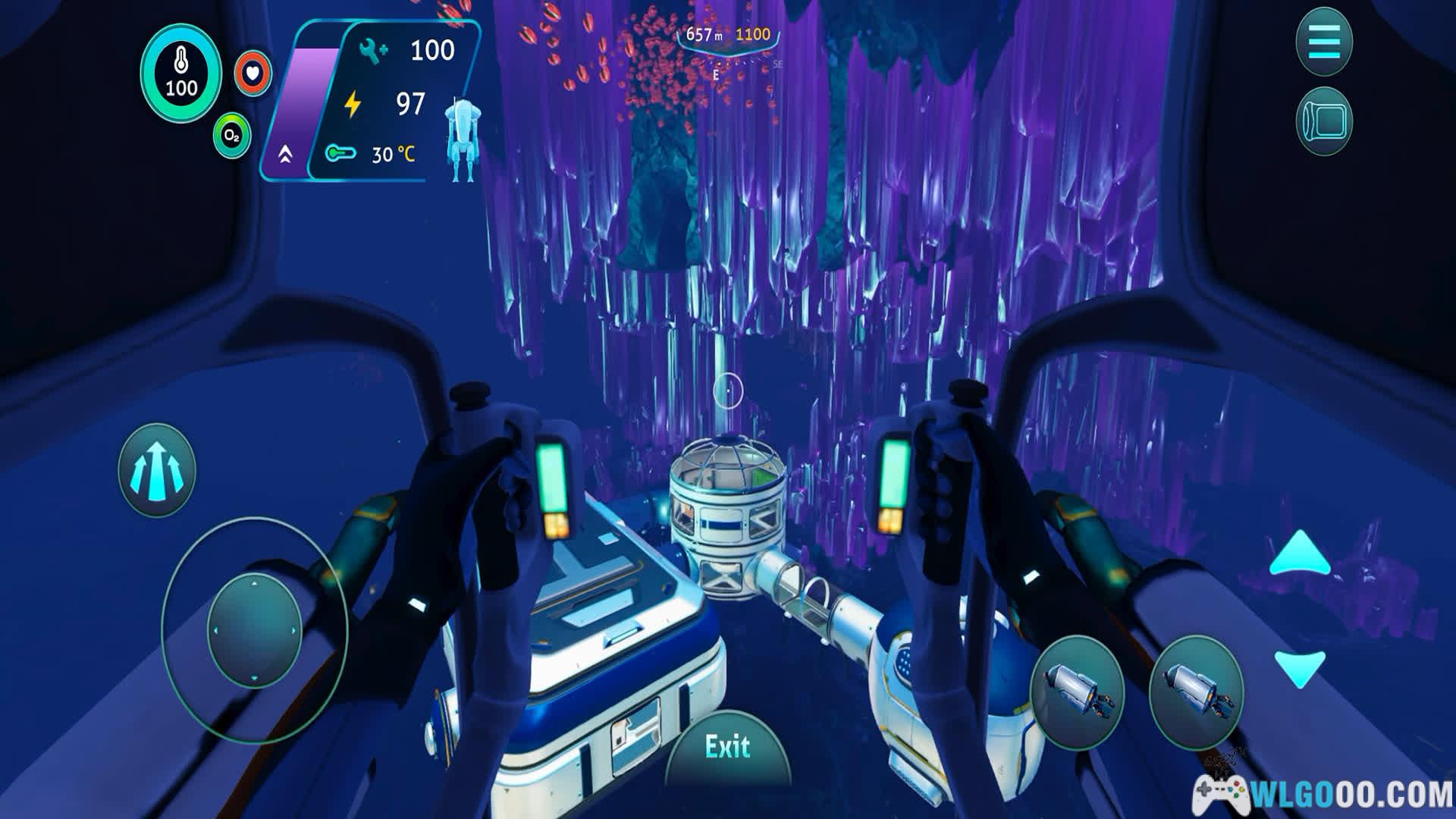Descend with the down arrow
The width and height of the screenshot is (1456, 819).
coord(1300,667)
